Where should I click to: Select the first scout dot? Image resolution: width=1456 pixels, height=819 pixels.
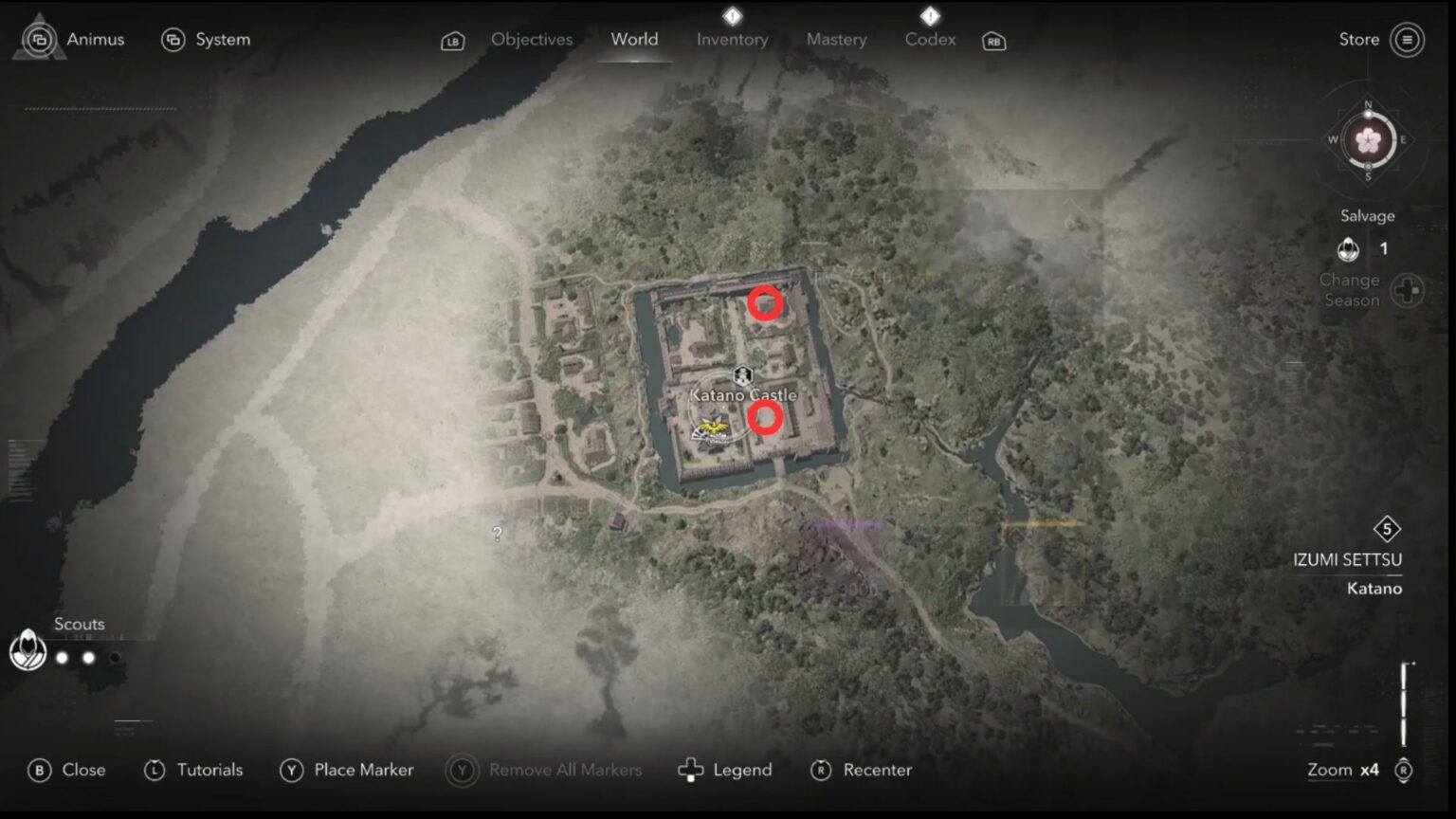point(62,655)
